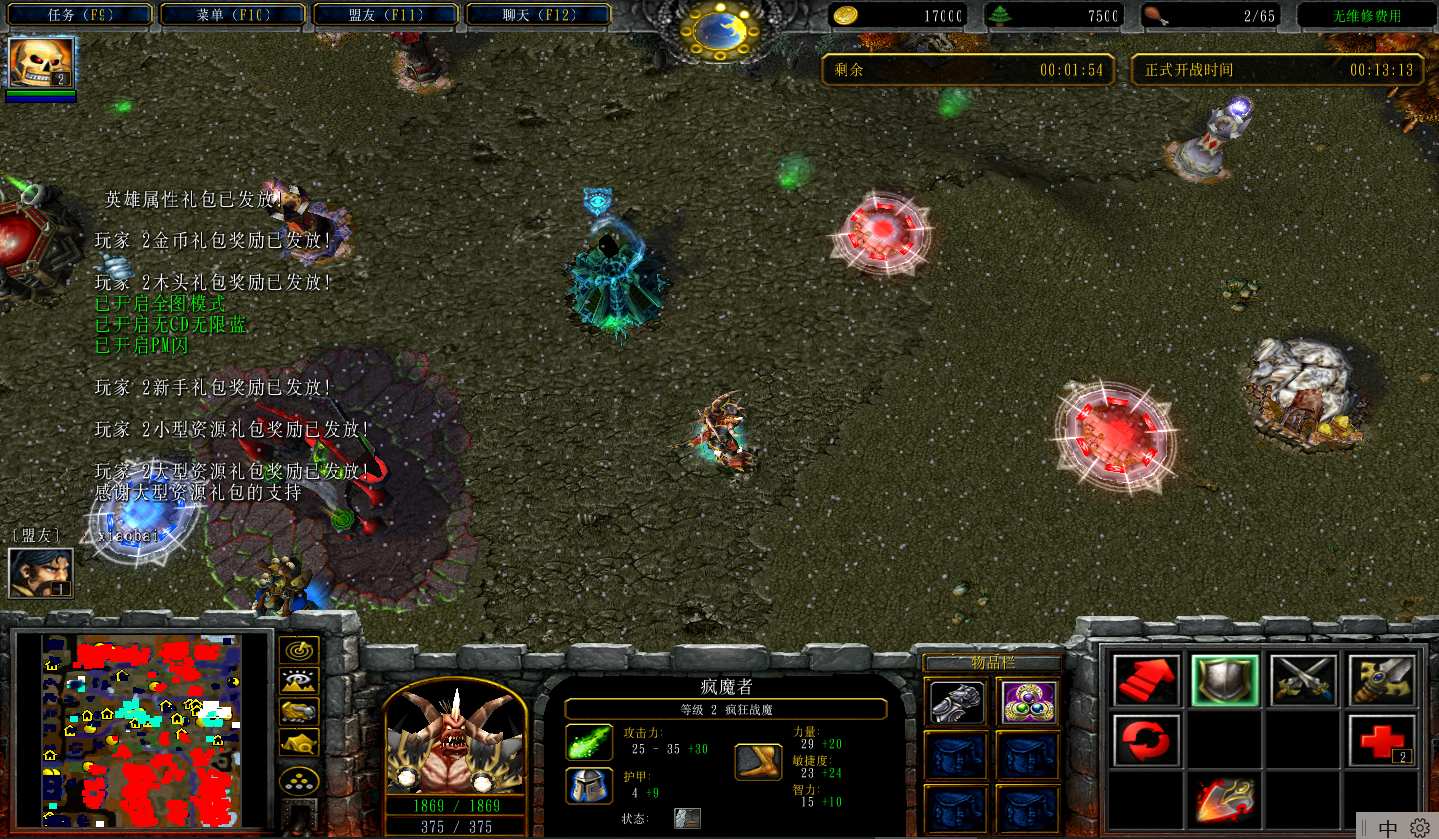Activate the minimap signal ping button

point(299,650)
